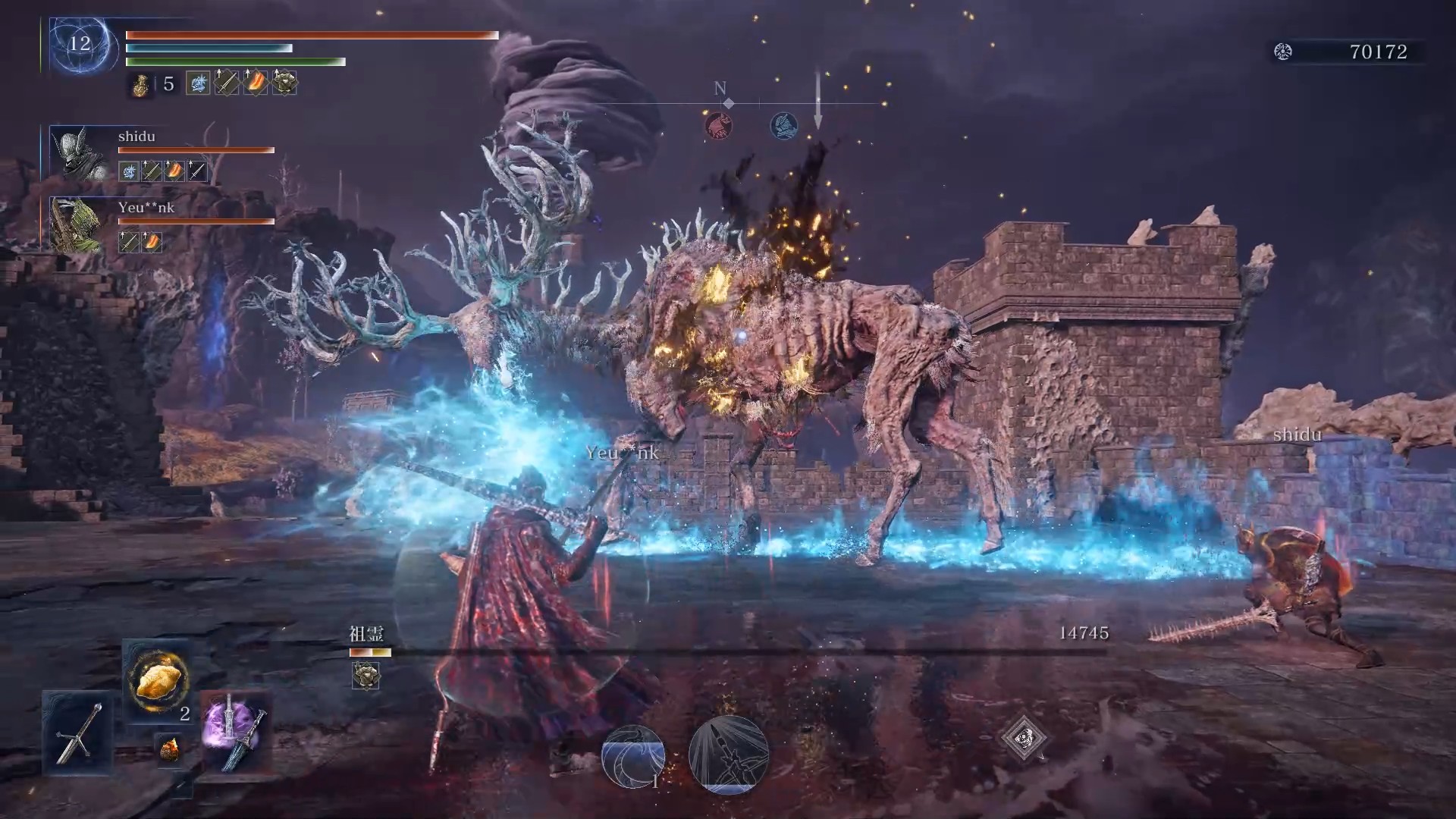This screenshot has width=1456, height=819.
Task: Inspect the boss's armor status icon
Action: pyautogui.click(x=366, y=675)
